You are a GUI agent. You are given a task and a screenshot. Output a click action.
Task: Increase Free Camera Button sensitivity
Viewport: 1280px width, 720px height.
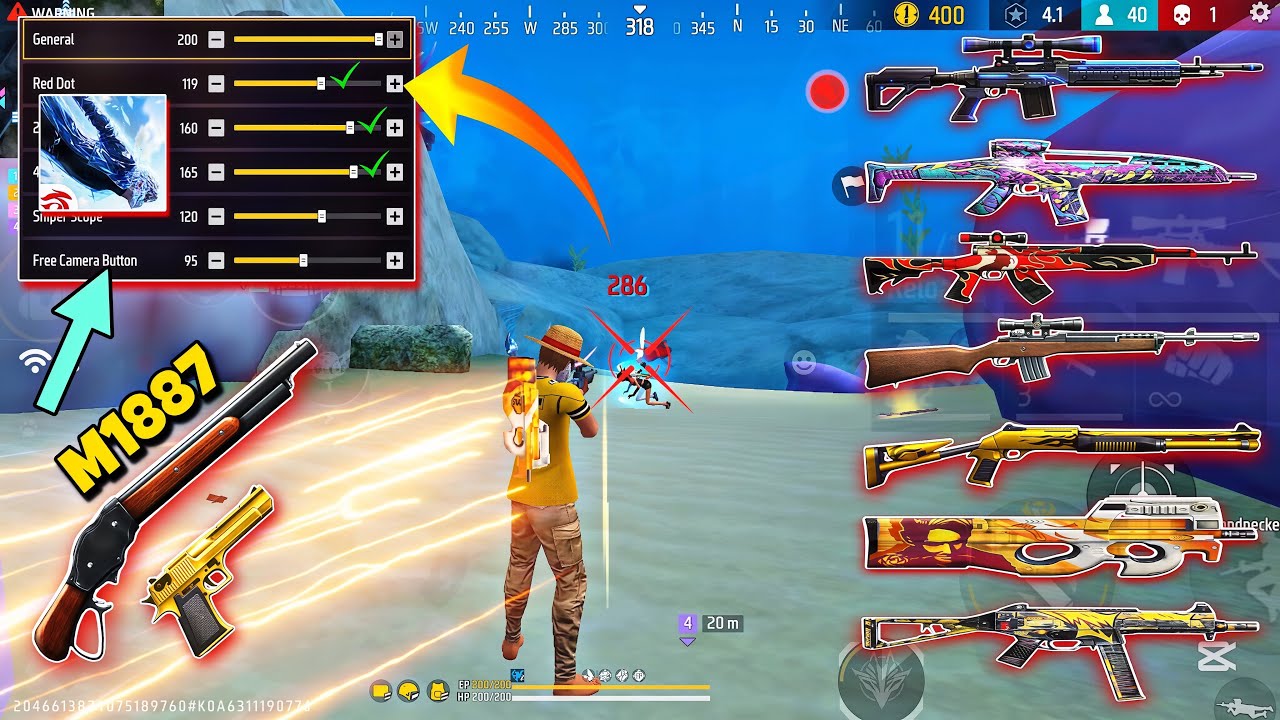tap(395, 260)
